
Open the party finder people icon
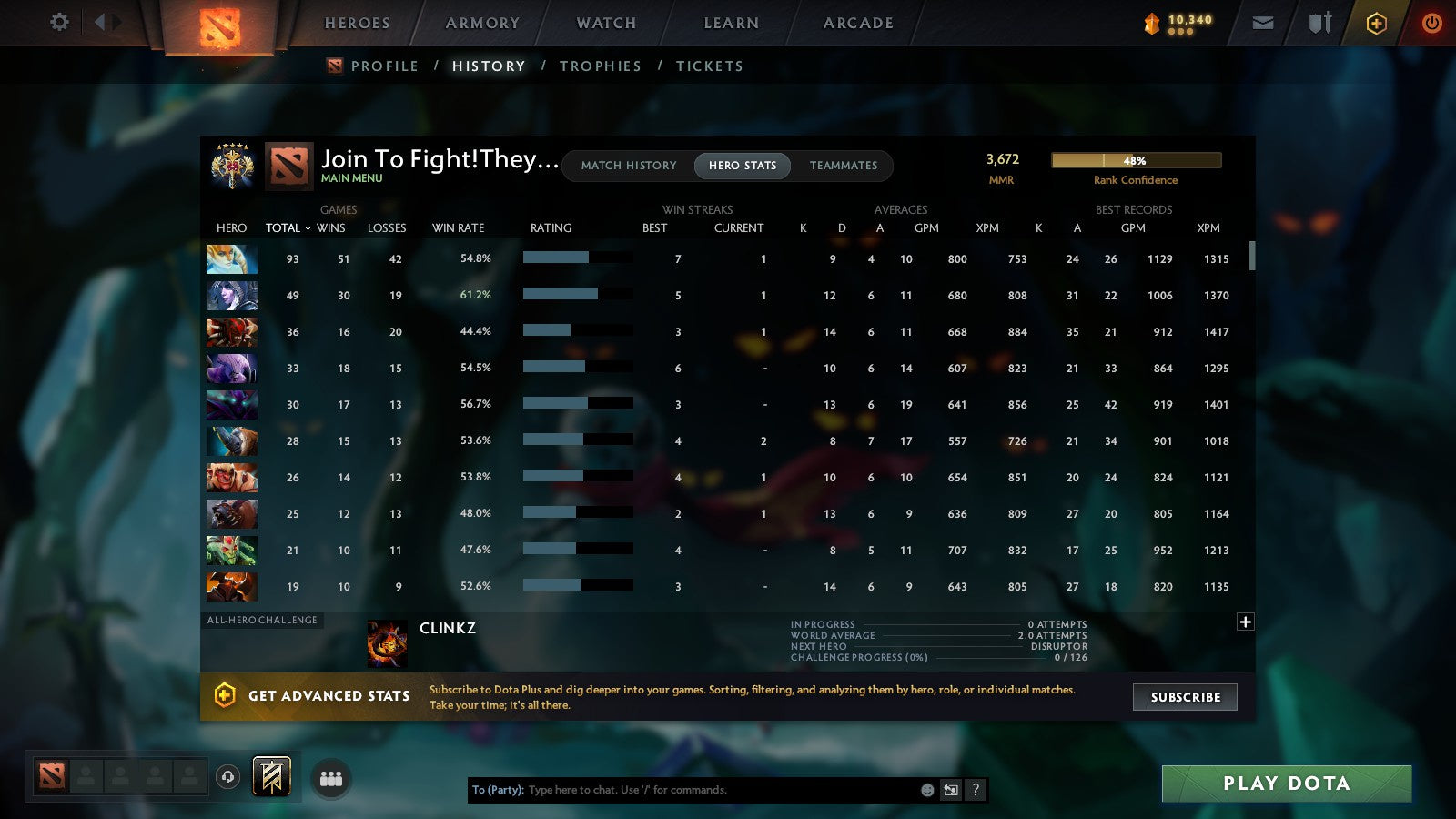(x=332, y=776)
